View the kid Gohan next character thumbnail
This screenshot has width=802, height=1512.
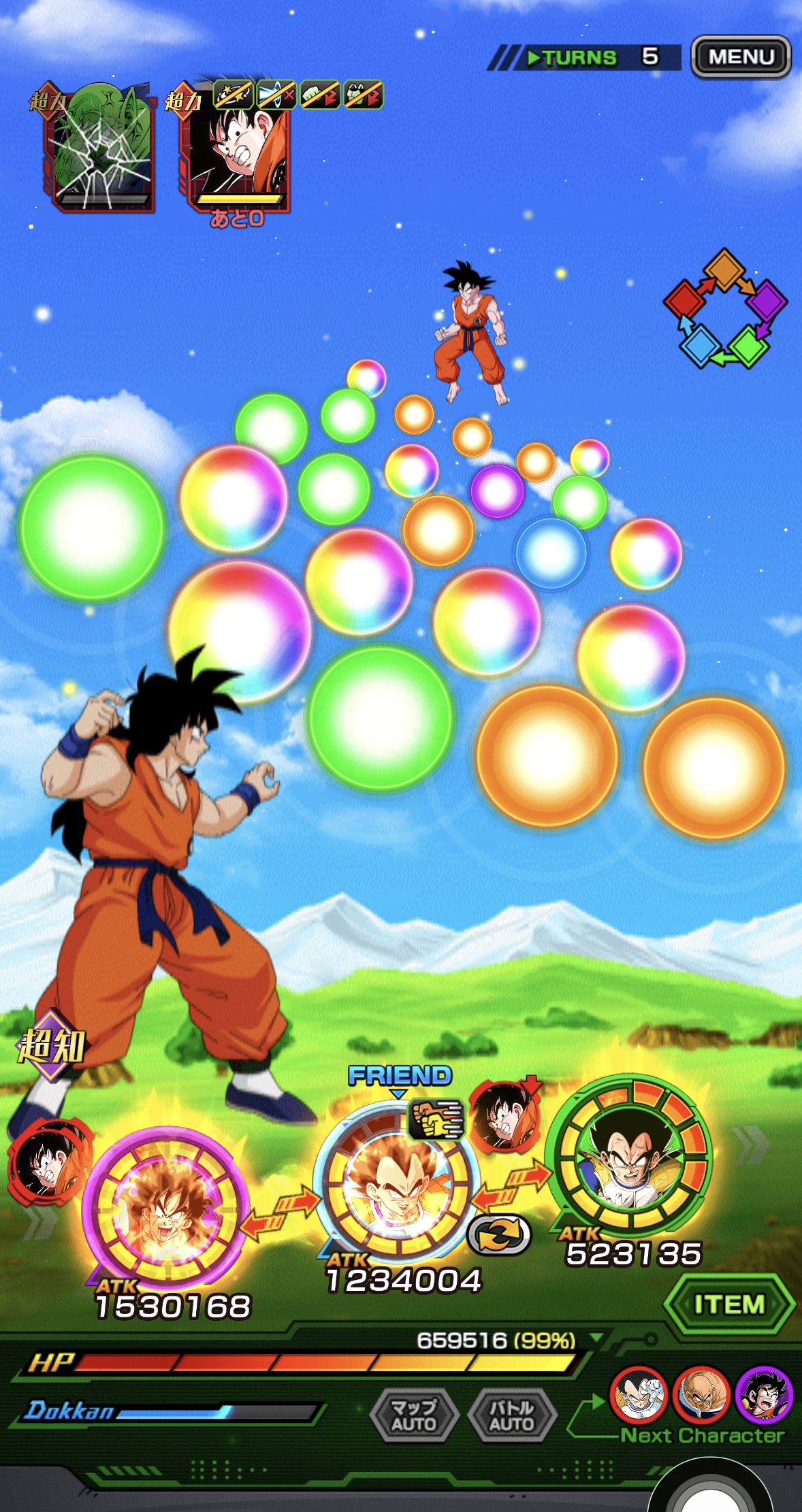point(764,1394)
